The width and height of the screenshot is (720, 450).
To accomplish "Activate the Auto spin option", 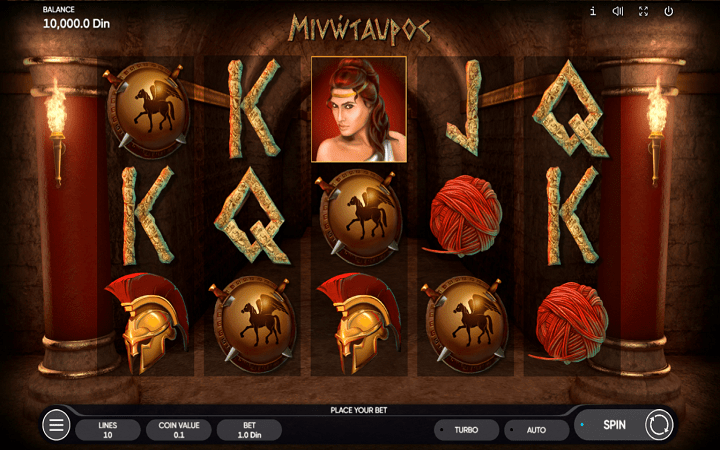I will 536,430.
